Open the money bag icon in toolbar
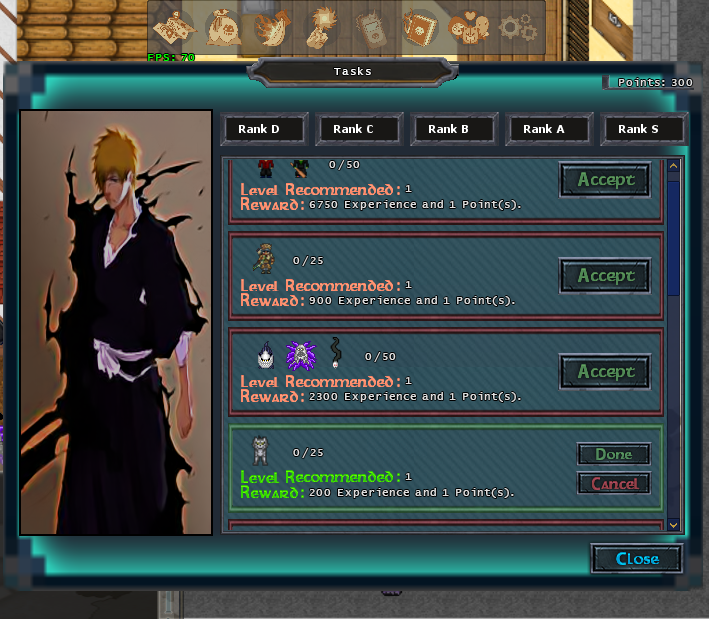Screen dimensions: 709x619 pos(223,27)
